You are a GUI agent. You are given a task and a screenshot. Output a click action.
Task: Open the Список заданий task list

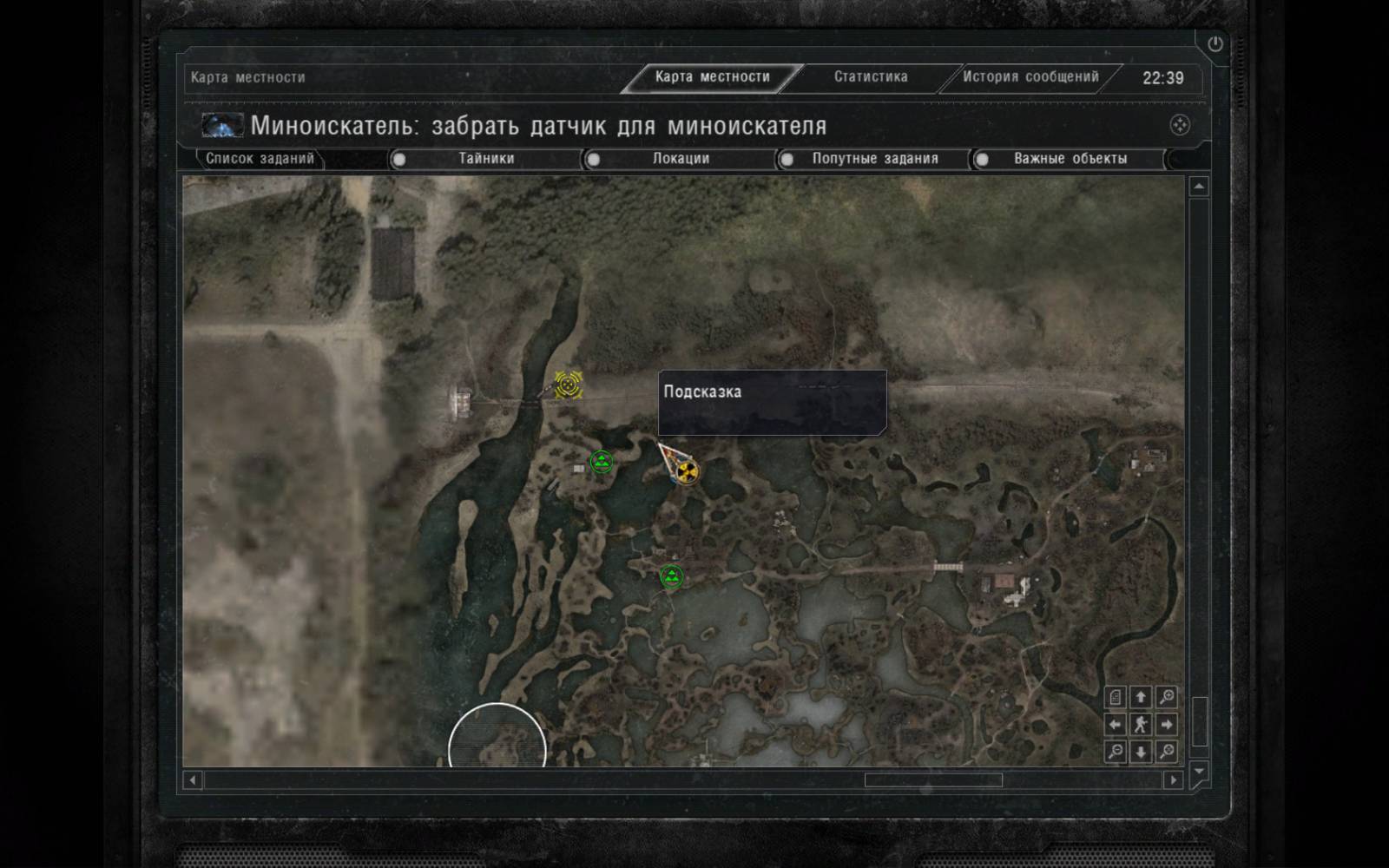260,159
